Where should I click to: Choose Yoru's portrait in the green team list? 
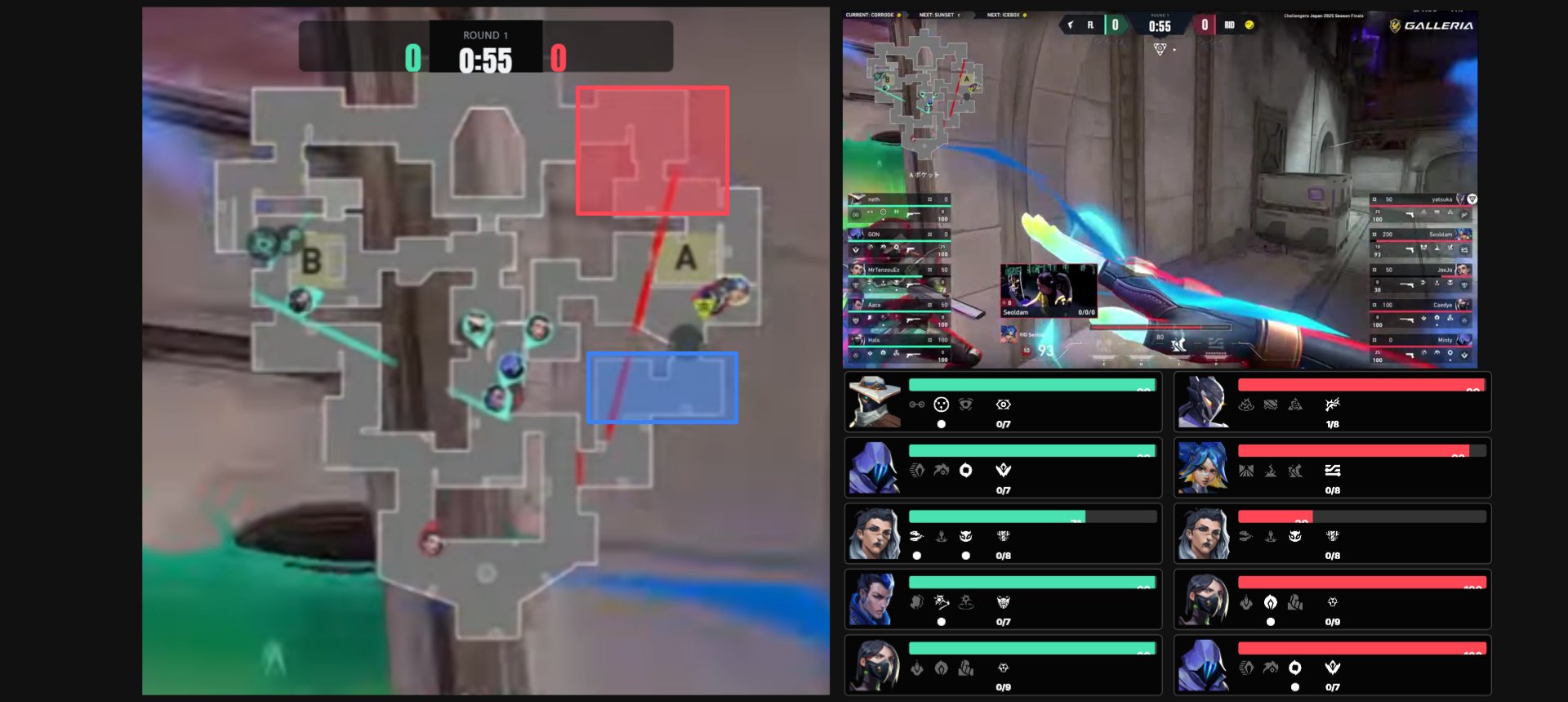coord(875,600)
